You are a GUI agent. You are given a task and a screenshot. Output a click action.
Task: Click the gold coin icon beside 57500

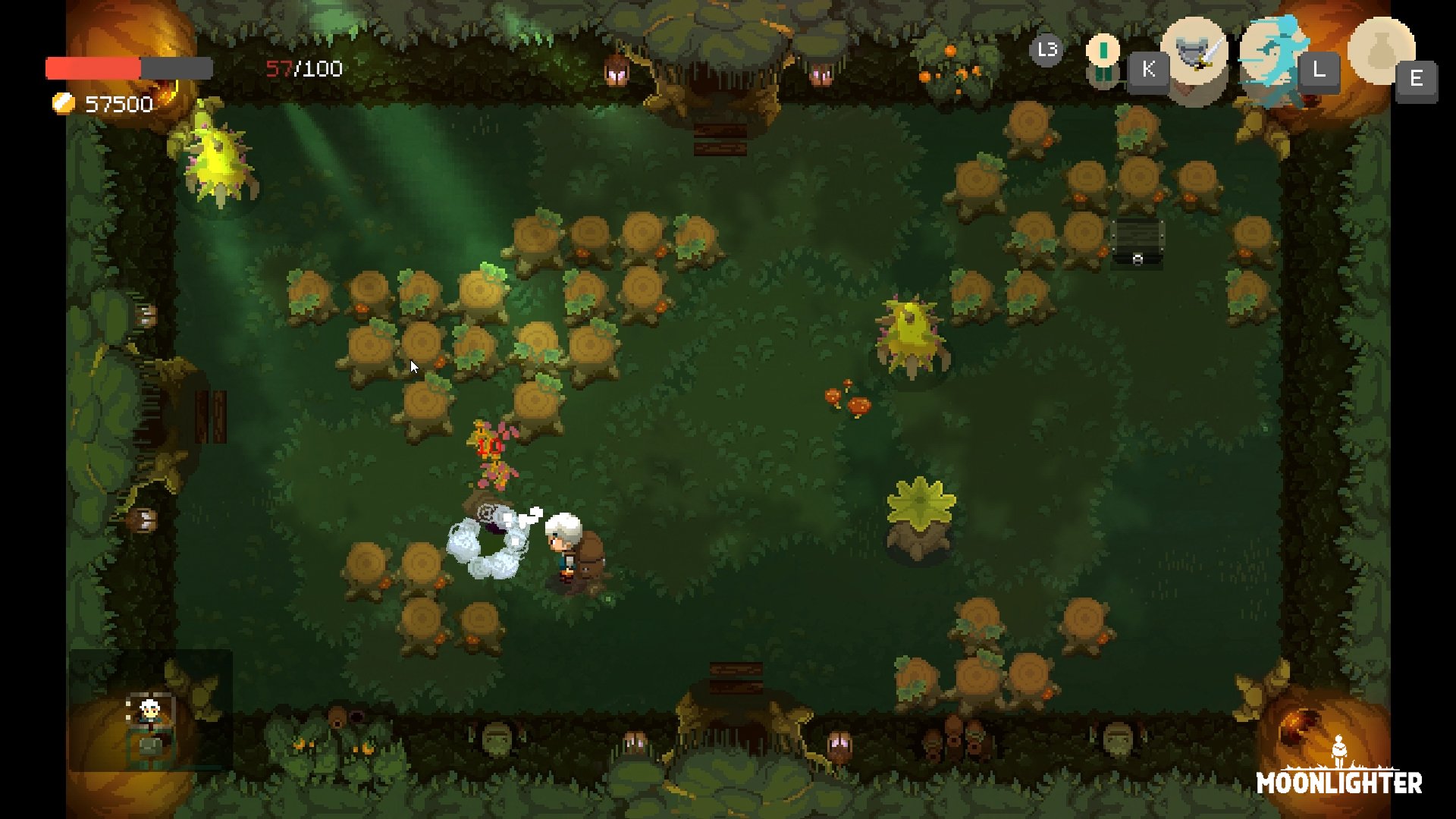(62, 102)
